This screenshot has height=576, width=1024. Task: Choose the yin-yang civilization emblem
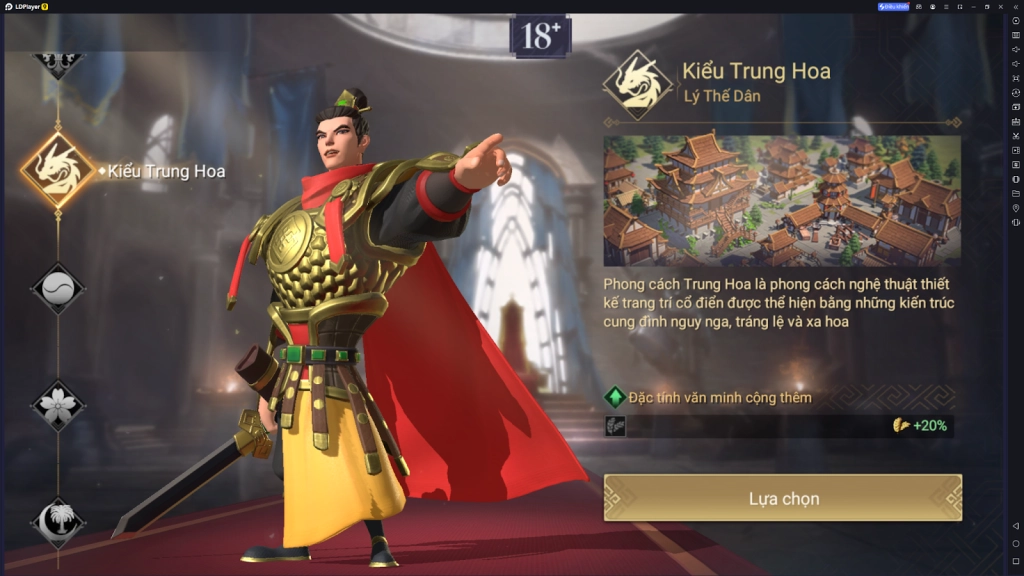[x=59, y=289]
